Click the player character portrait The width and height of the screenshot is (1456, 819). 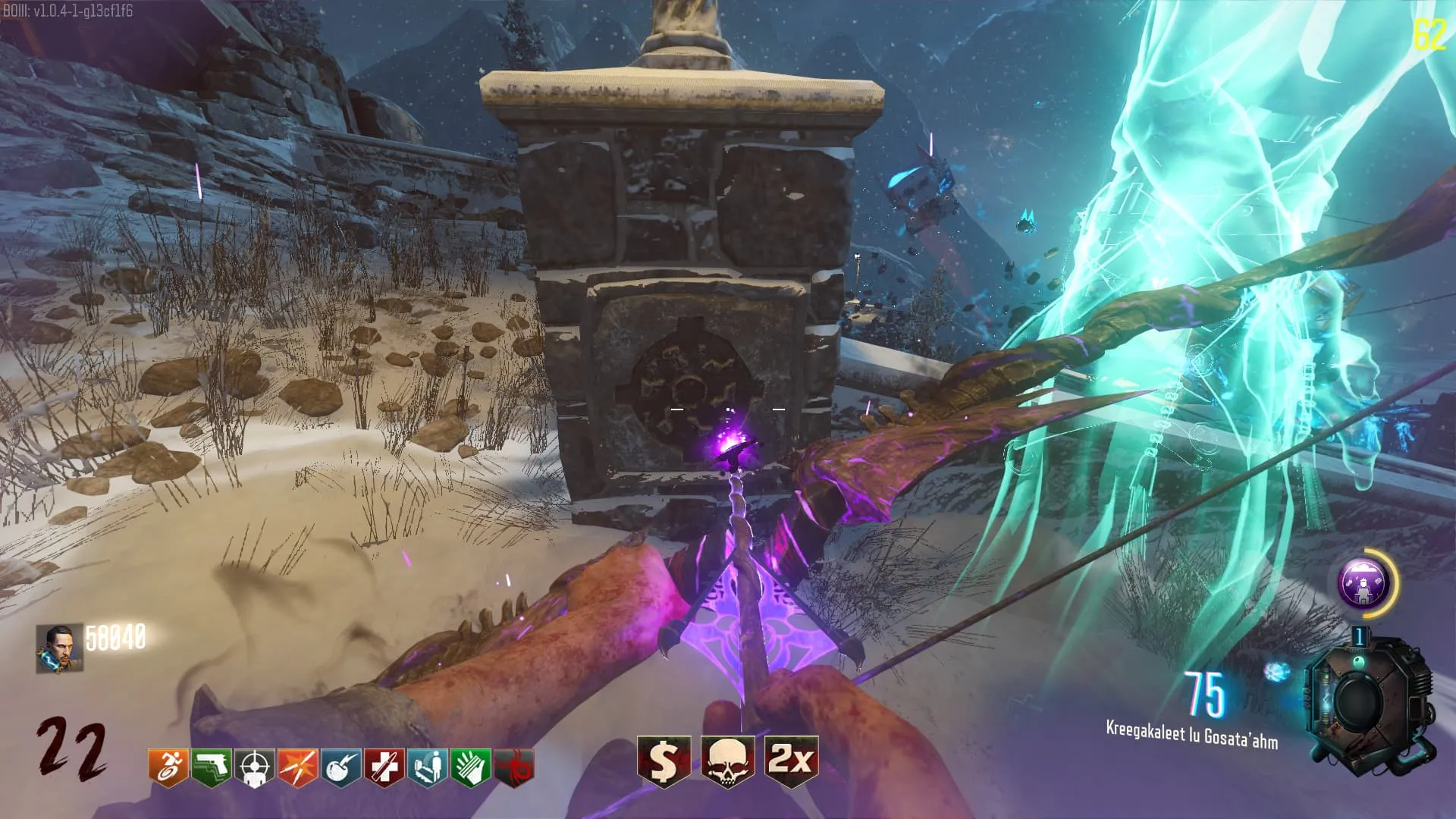(59, 648)
